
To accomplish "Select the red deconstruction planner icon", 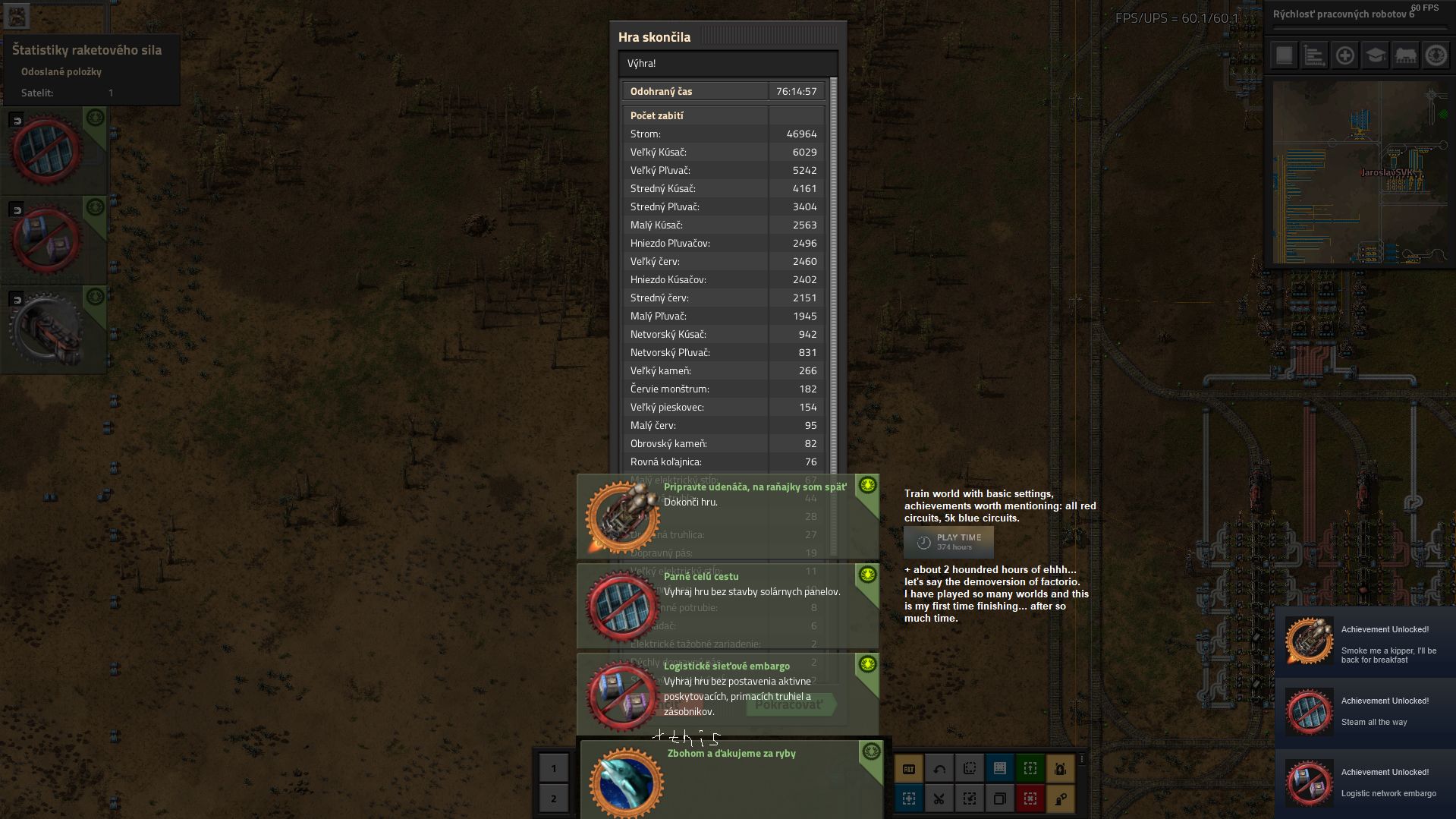I will 1030,799.
